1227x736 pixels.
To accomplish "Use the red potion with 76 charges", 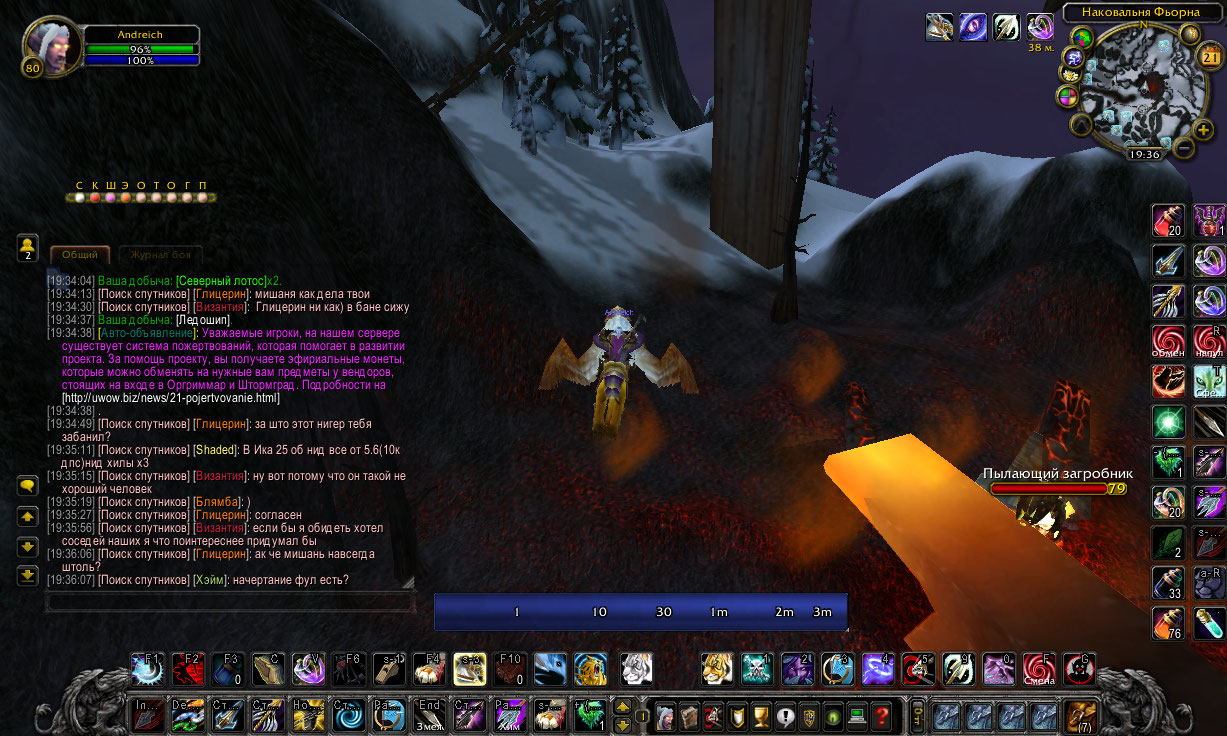I will (1167, 622).
